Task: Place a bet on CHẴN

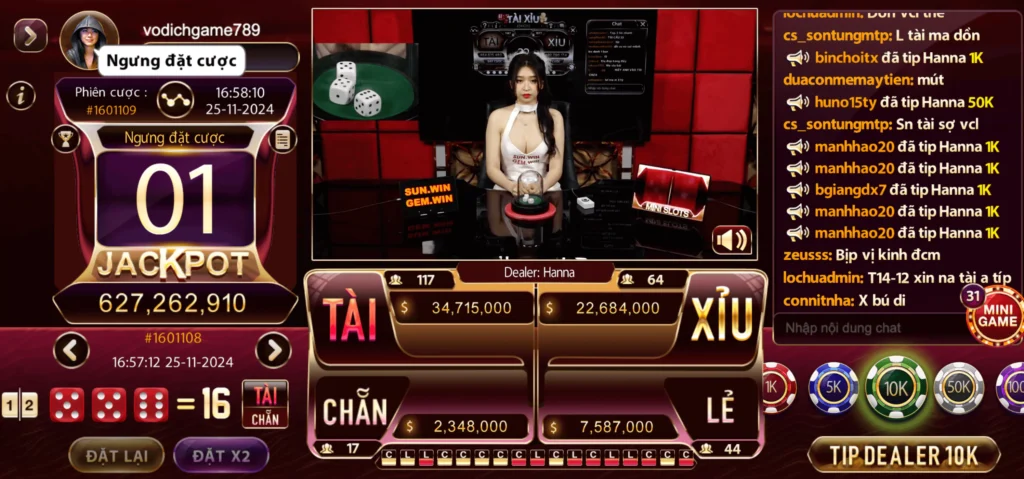Action: click(355, 410)
